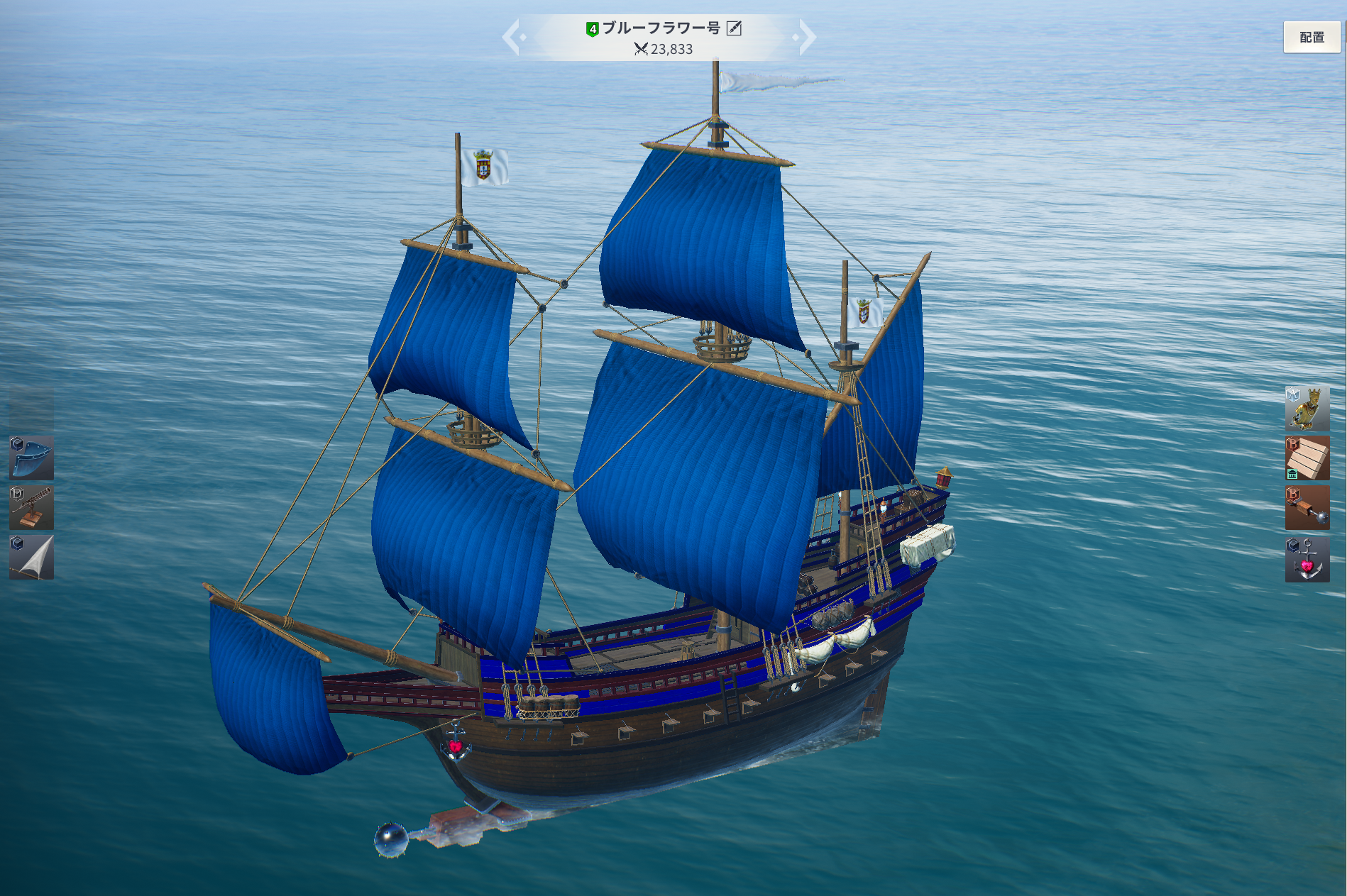Select the spiked ram equipment slot
Screen dimensions: 1347x896
tap(1307, 508)
